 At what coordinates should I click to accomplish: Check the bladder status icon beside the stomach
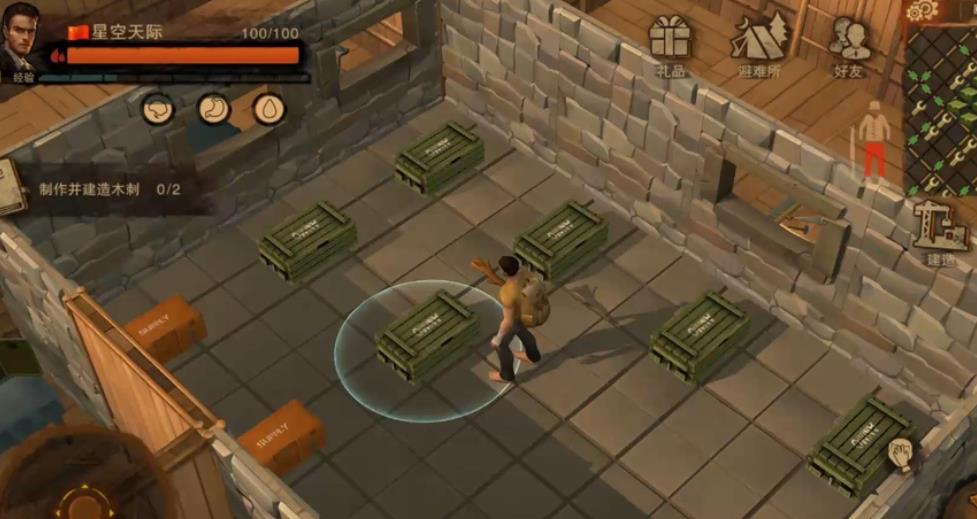point(158,108)
